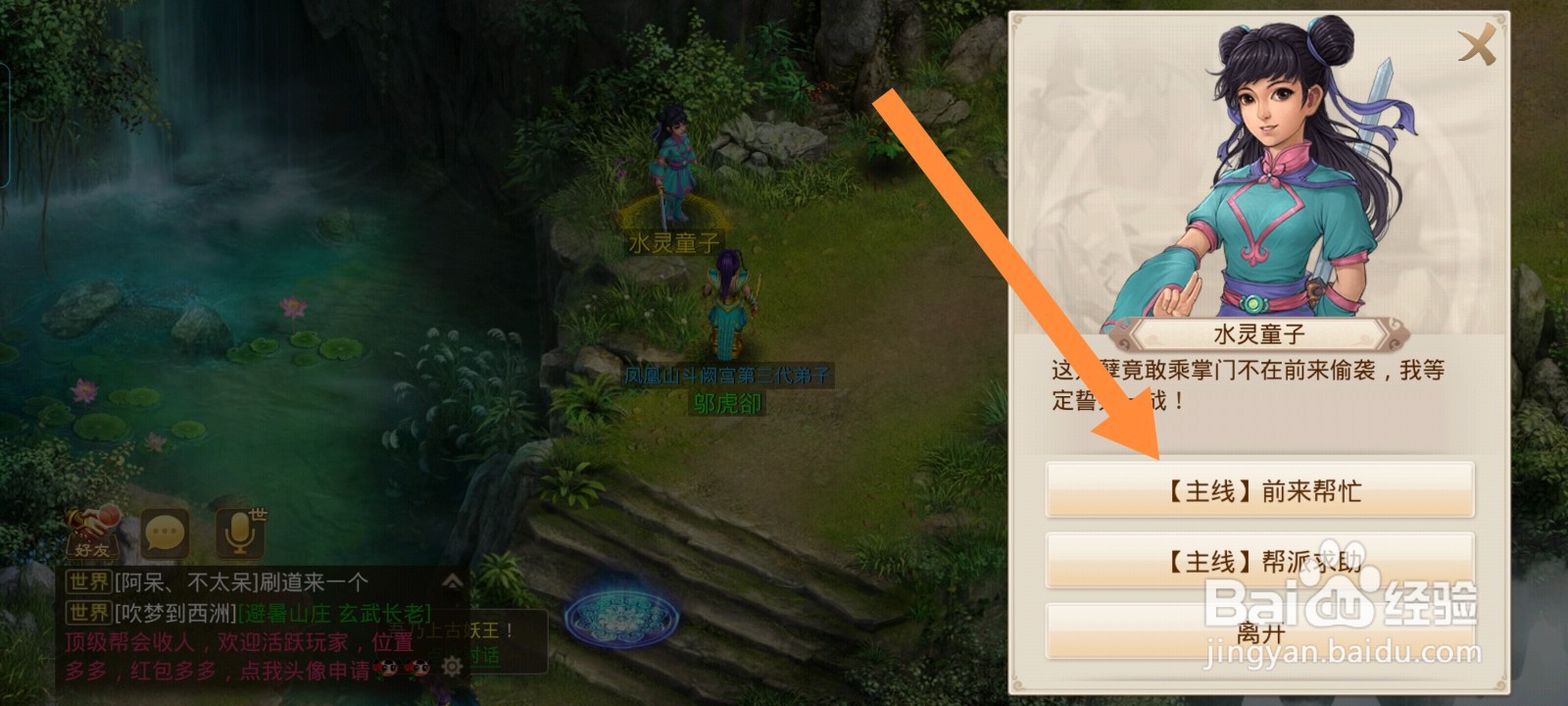Viewport: 1568px width, 706px height.
Task: Click 离开 to leave the conversation
Action: 1262,632
